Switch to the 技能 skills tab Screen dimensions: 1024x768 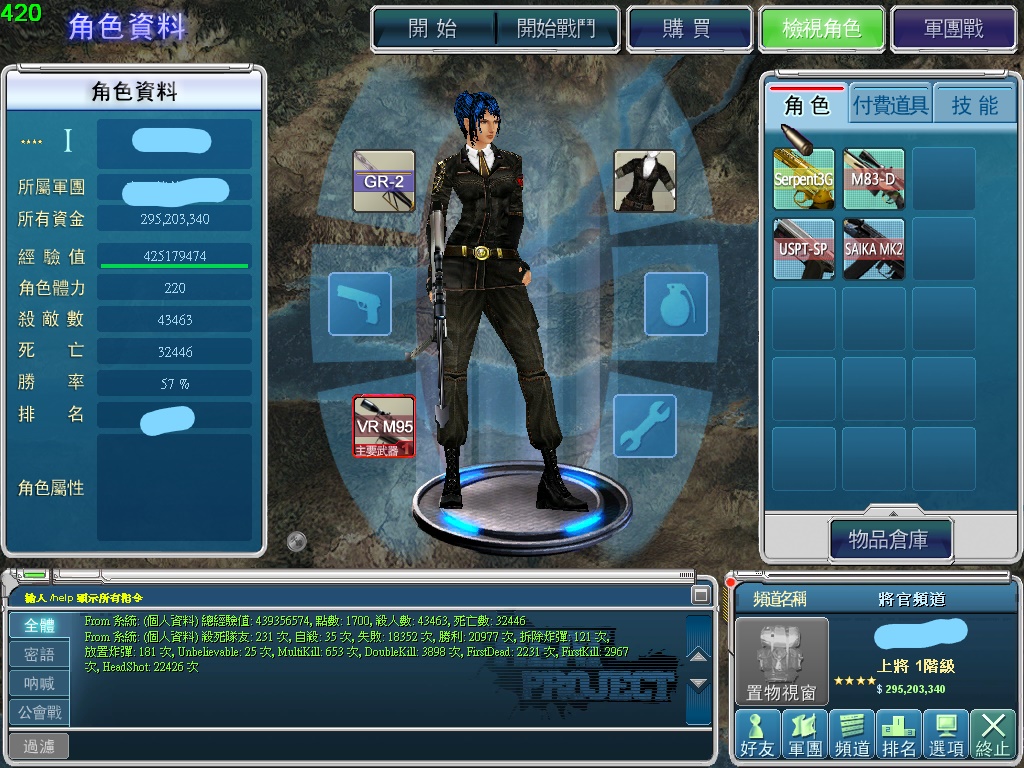[974, 105]
